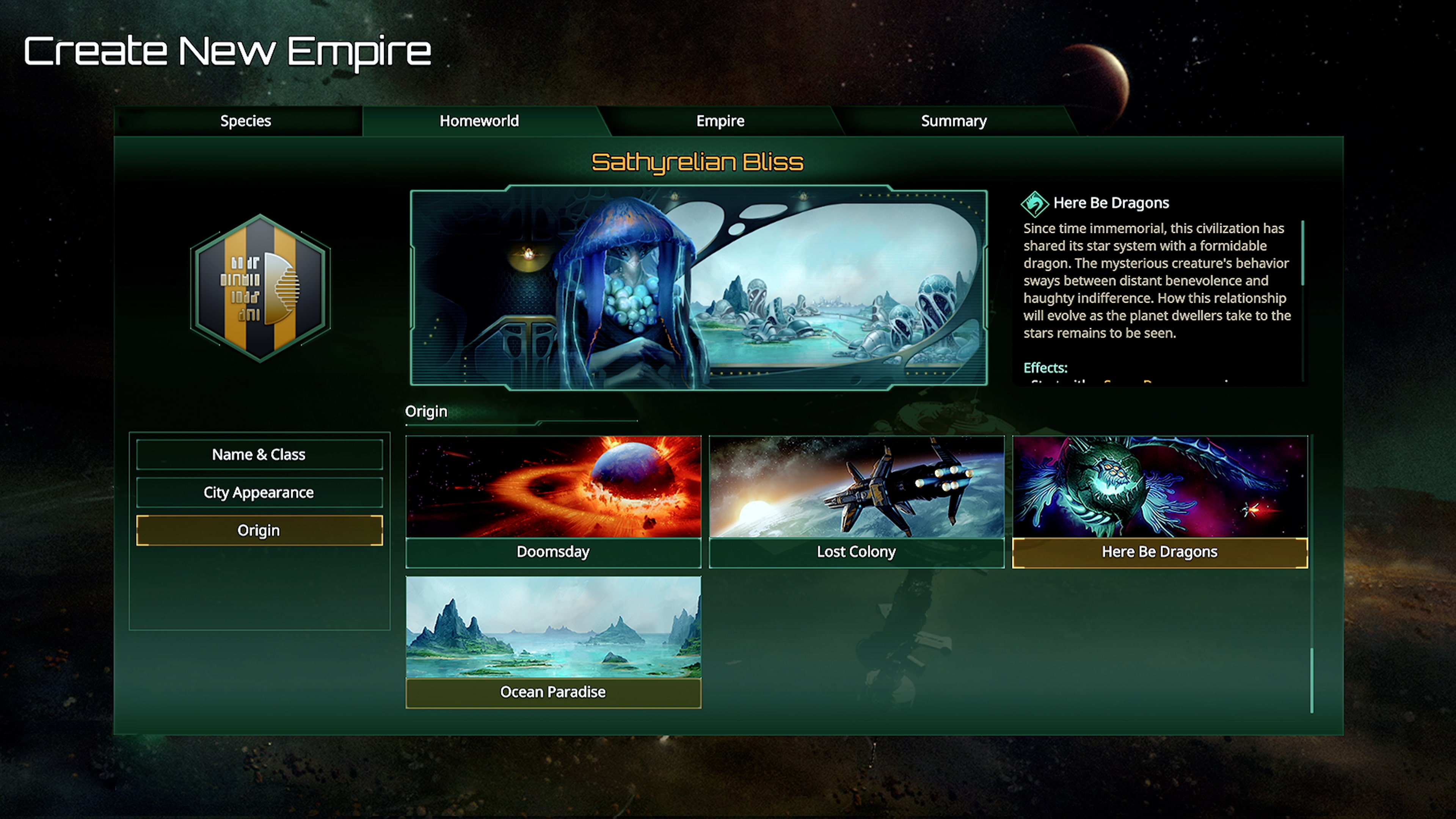Screen dimensions: 1456x819
Task: Click the Origin section header label
Action: (x=426, y=411)
